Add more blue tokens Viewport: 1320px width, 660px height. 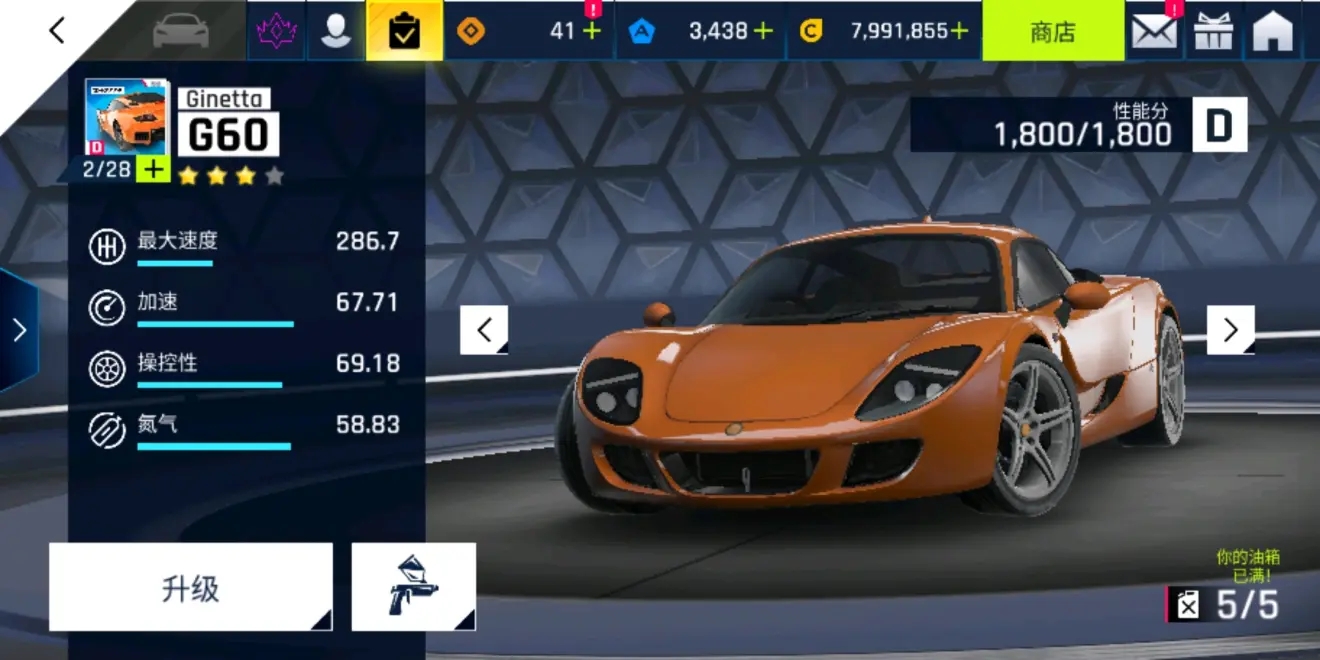coord(763,31)
